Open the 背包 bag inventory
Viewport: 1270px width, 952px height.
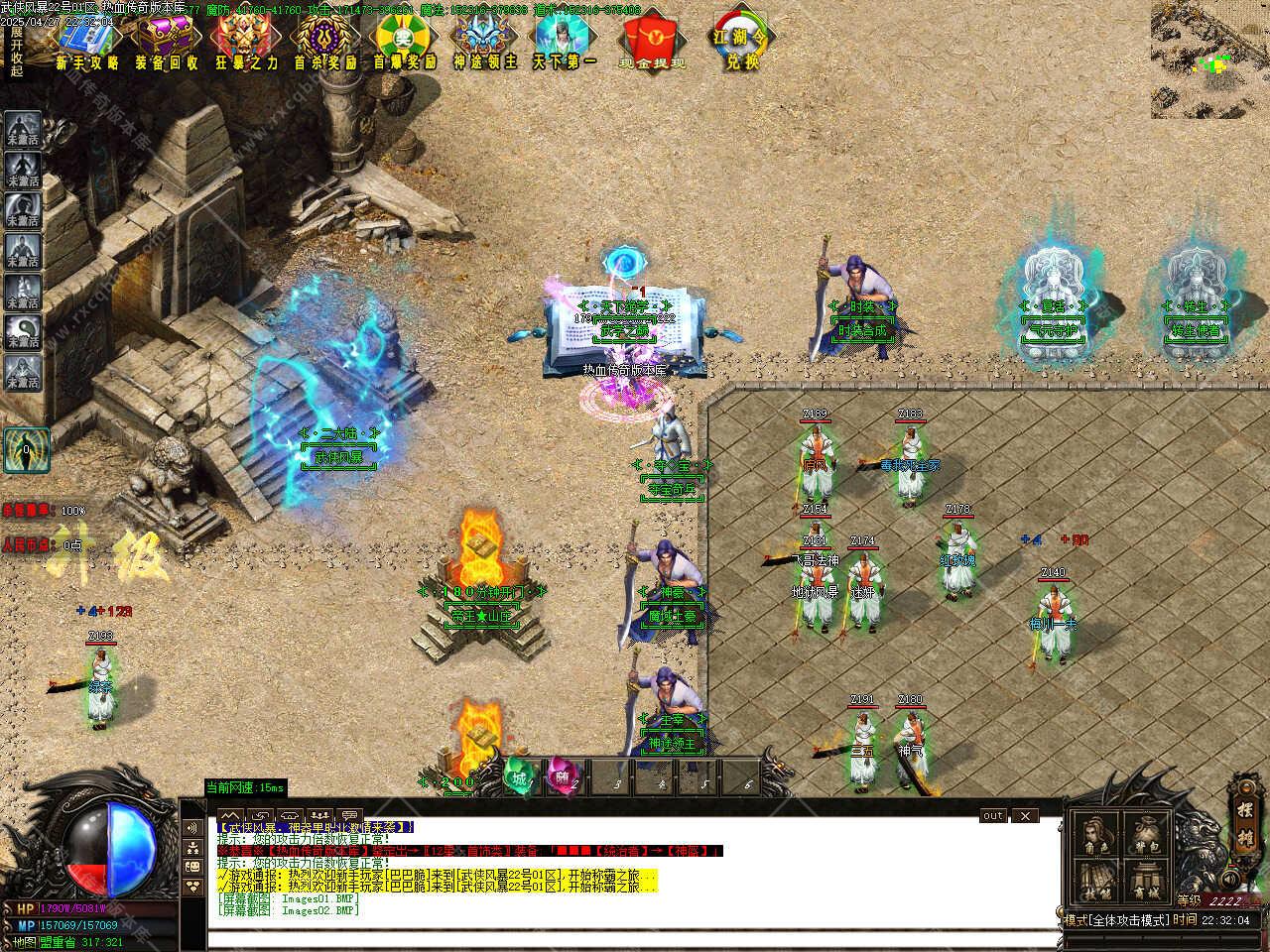pyautogui.click(x=1147, y=834)
